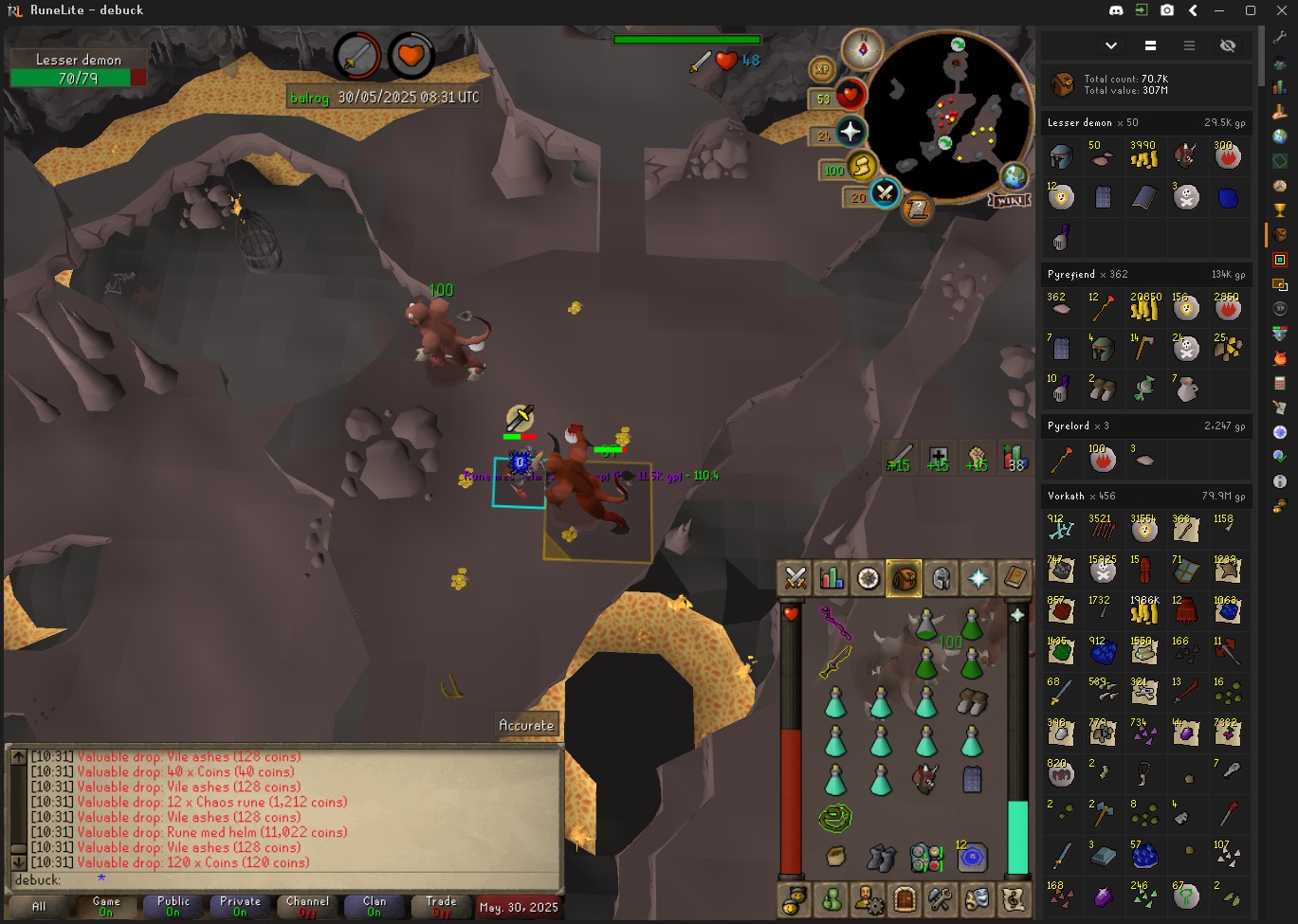1298x924 pixels.
Task: Use the blue teleport tablet stack
Action: (x=971, y=858)
